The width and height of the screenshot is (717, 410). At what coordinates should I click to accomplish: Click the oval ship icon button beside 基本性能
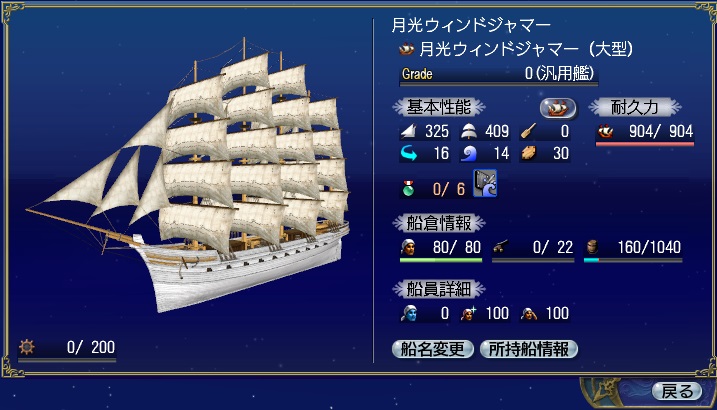(x=557, y=107)
